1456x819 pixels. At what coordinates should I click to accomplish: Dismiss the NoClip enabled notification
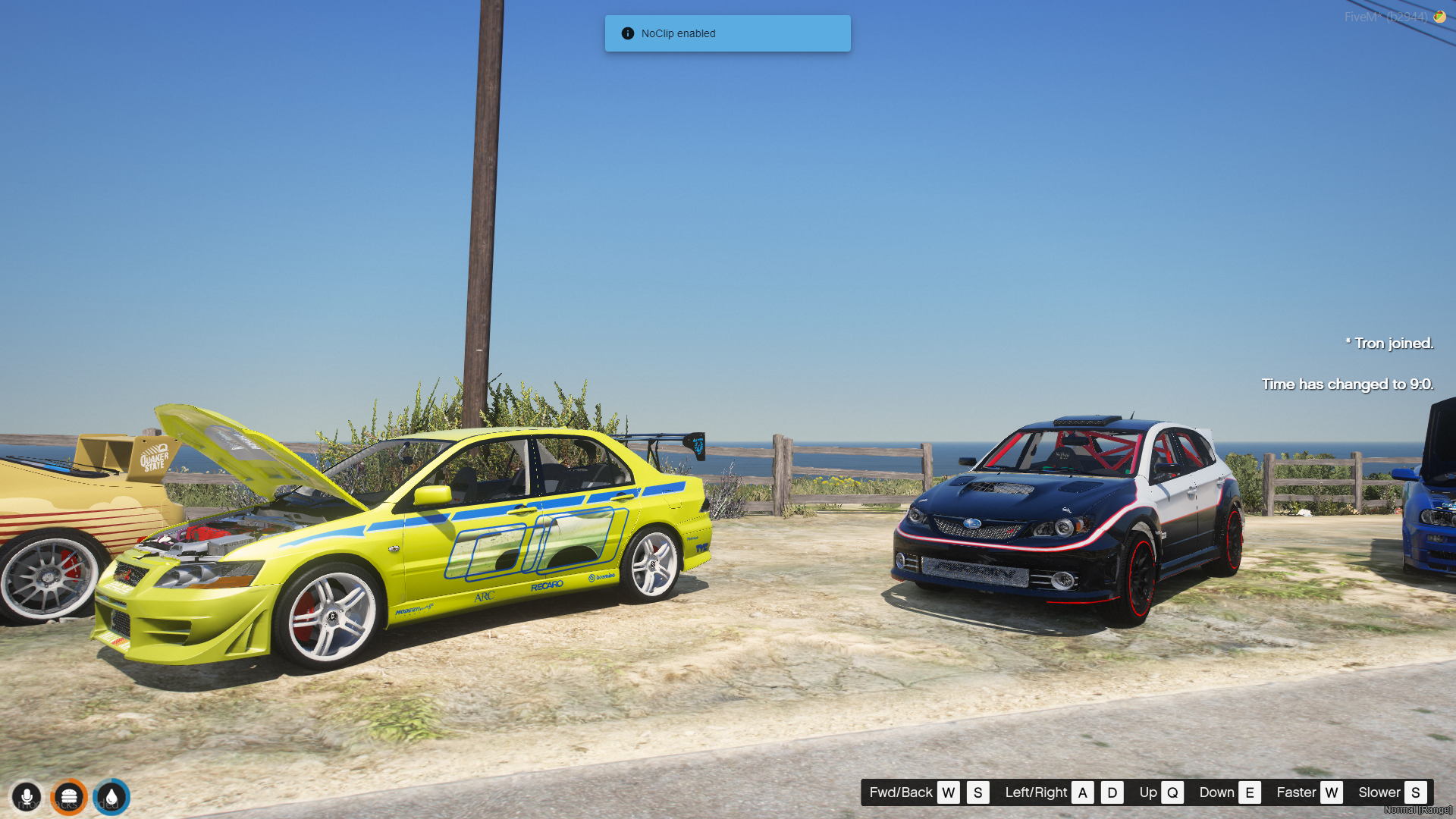[x=726, y=33]
